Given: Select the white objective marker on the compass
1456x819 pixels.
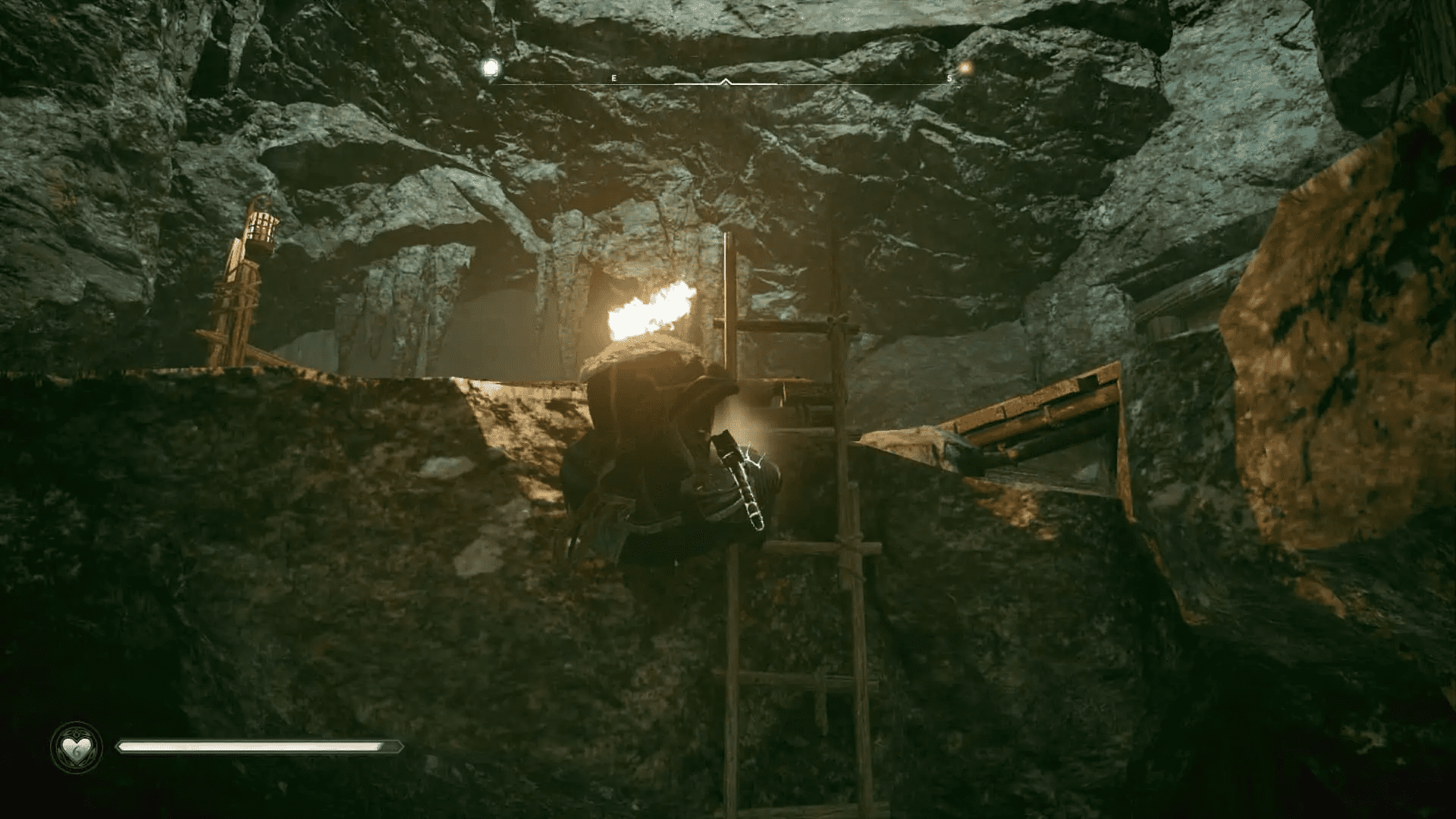Looking at the screenshot, I should point(491,67).
